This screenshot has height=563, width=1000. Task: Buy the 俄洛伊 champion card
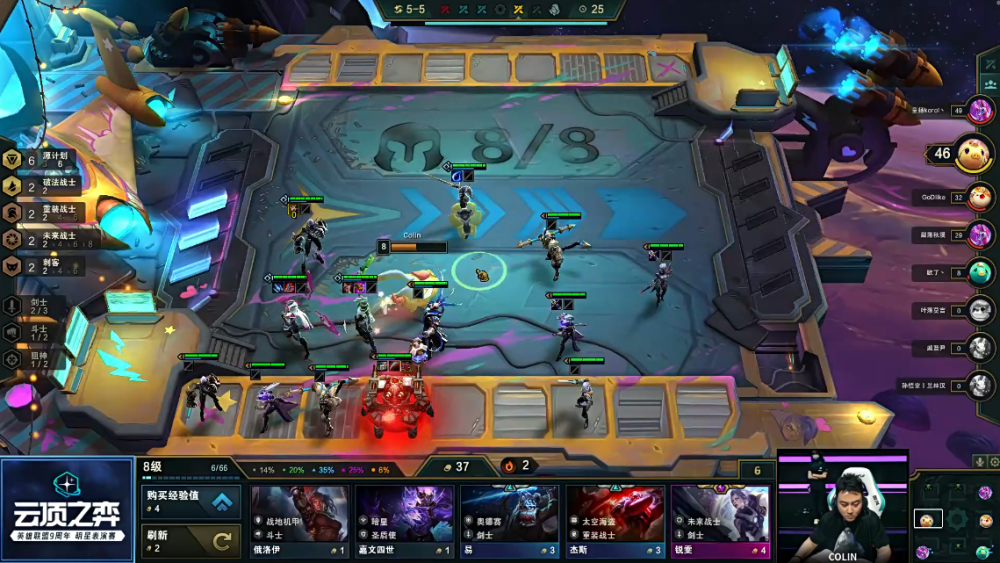tap(299, 521)
